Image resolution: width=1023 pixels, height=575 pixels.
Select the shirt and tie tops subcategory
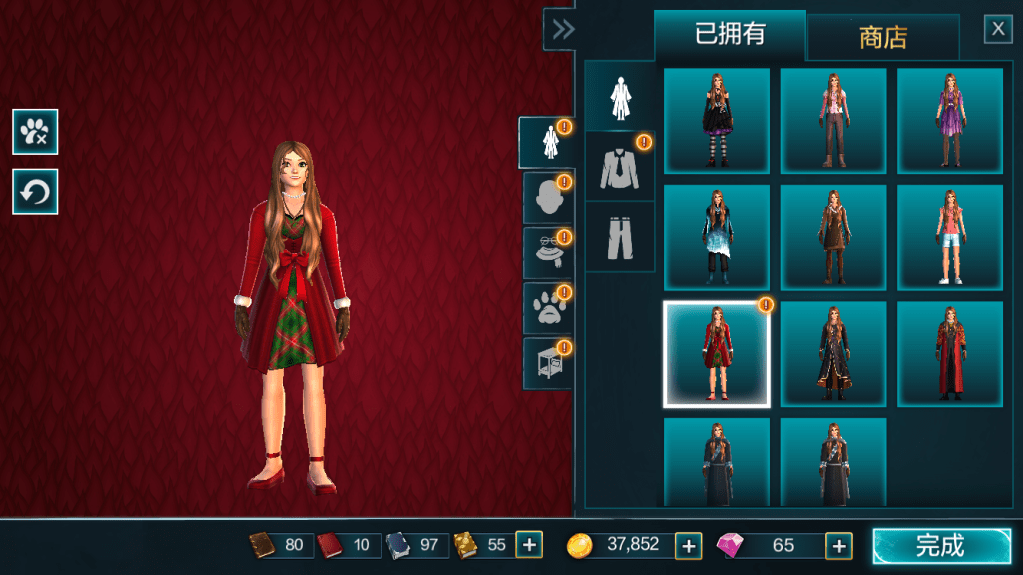point(619,166)
